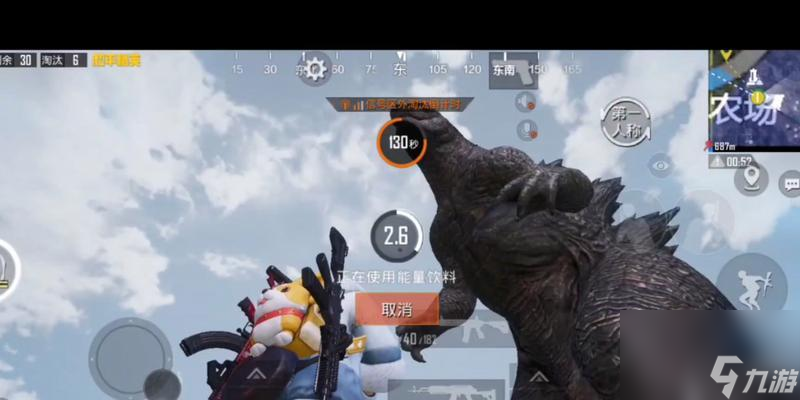Switch the first-person view toggle
The height and width of the screenshot is (400, 800).
coord(625,121)
